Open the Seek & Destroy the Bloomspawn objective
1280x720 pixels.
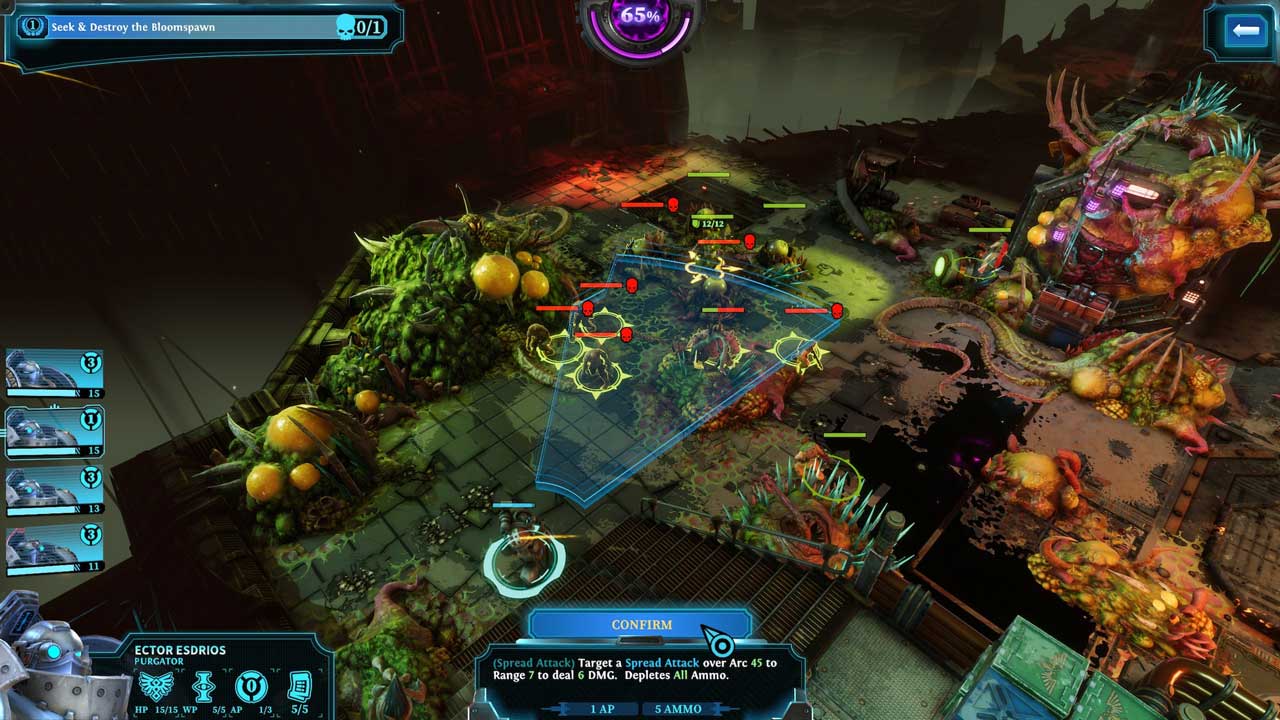(x=200, y=27)
